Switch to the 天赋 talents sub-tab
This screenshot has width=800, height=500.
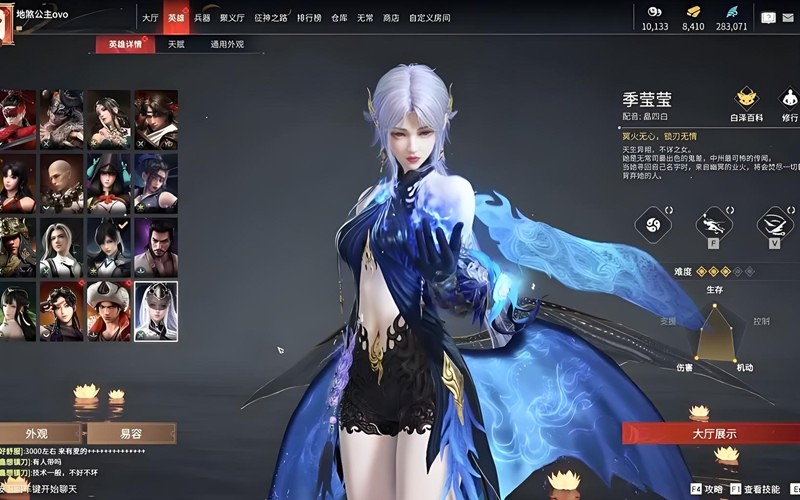pyautogui.click(x=176, y=45)
